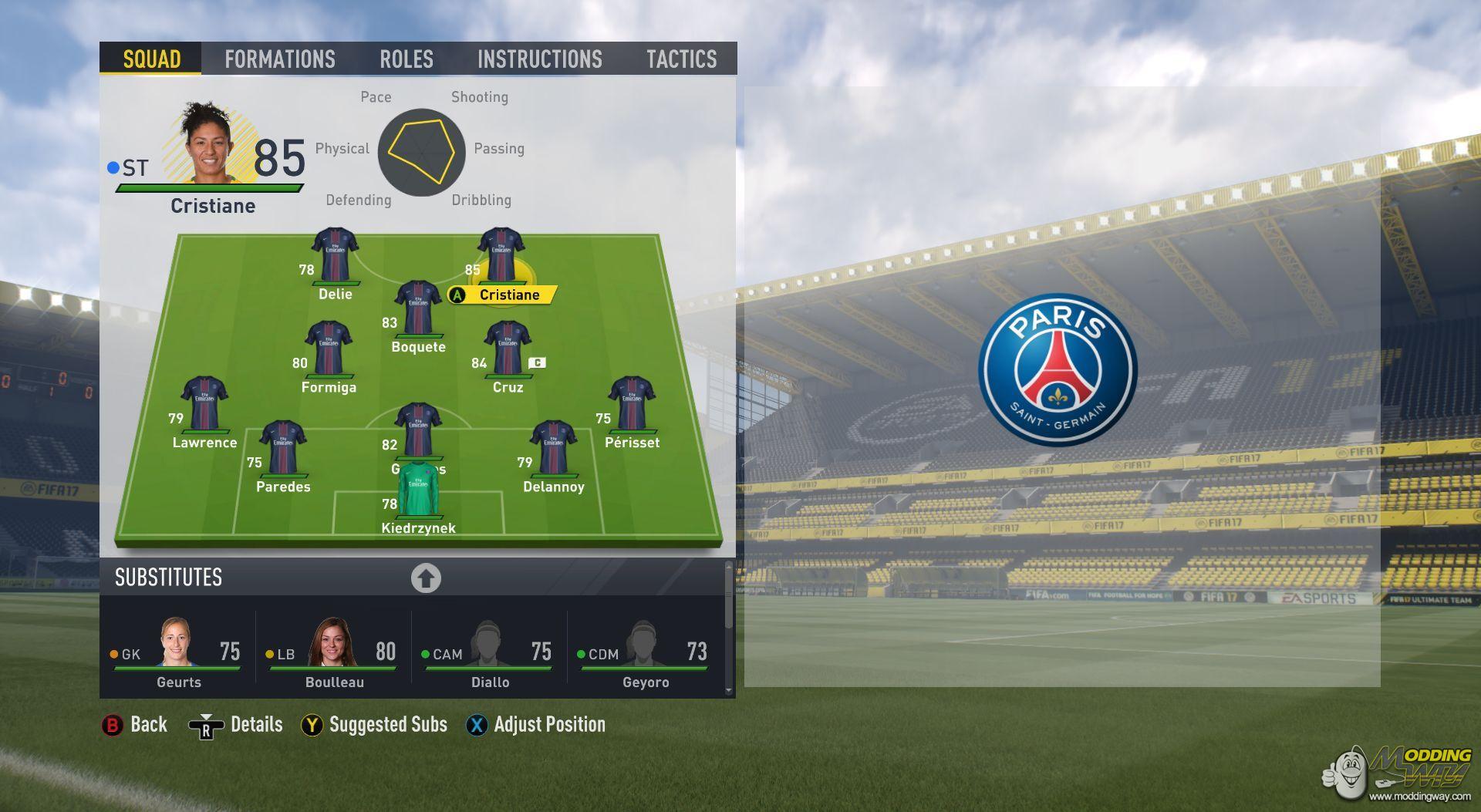Select the Squad tab
Viewport: 1481px width, 812px height.
[151, 59]
